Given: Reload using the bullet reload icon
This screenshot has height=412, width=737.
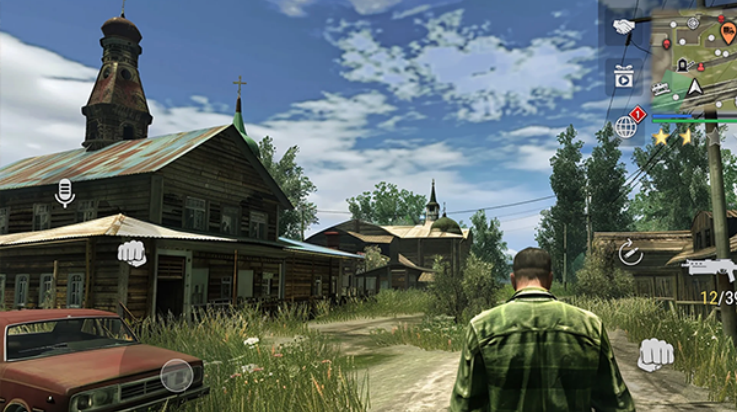Looking at the screenshot, I should coord(630,252).
